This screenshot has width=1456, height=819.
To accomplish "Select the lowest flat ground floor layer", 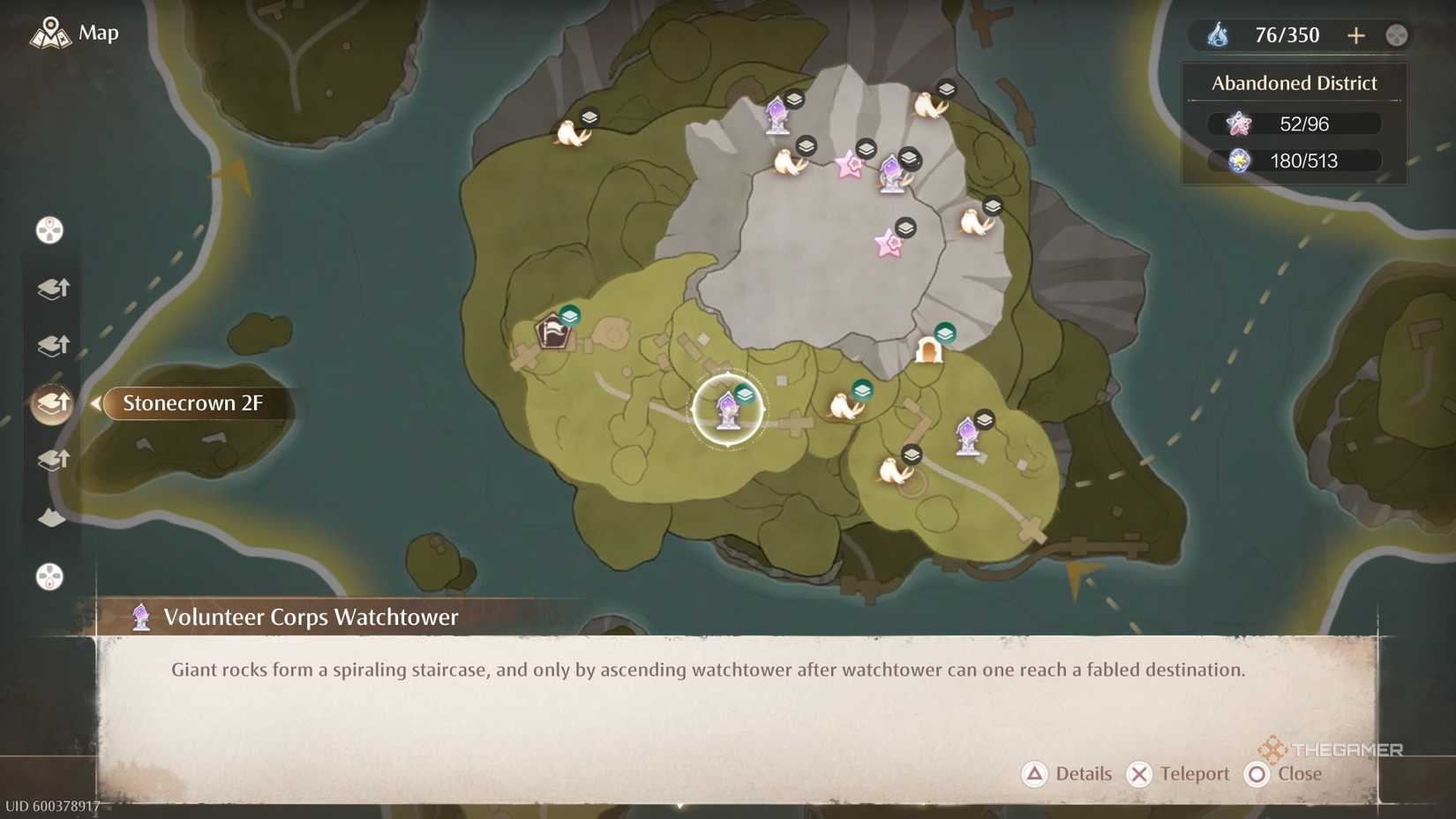I will coord(51,516).
